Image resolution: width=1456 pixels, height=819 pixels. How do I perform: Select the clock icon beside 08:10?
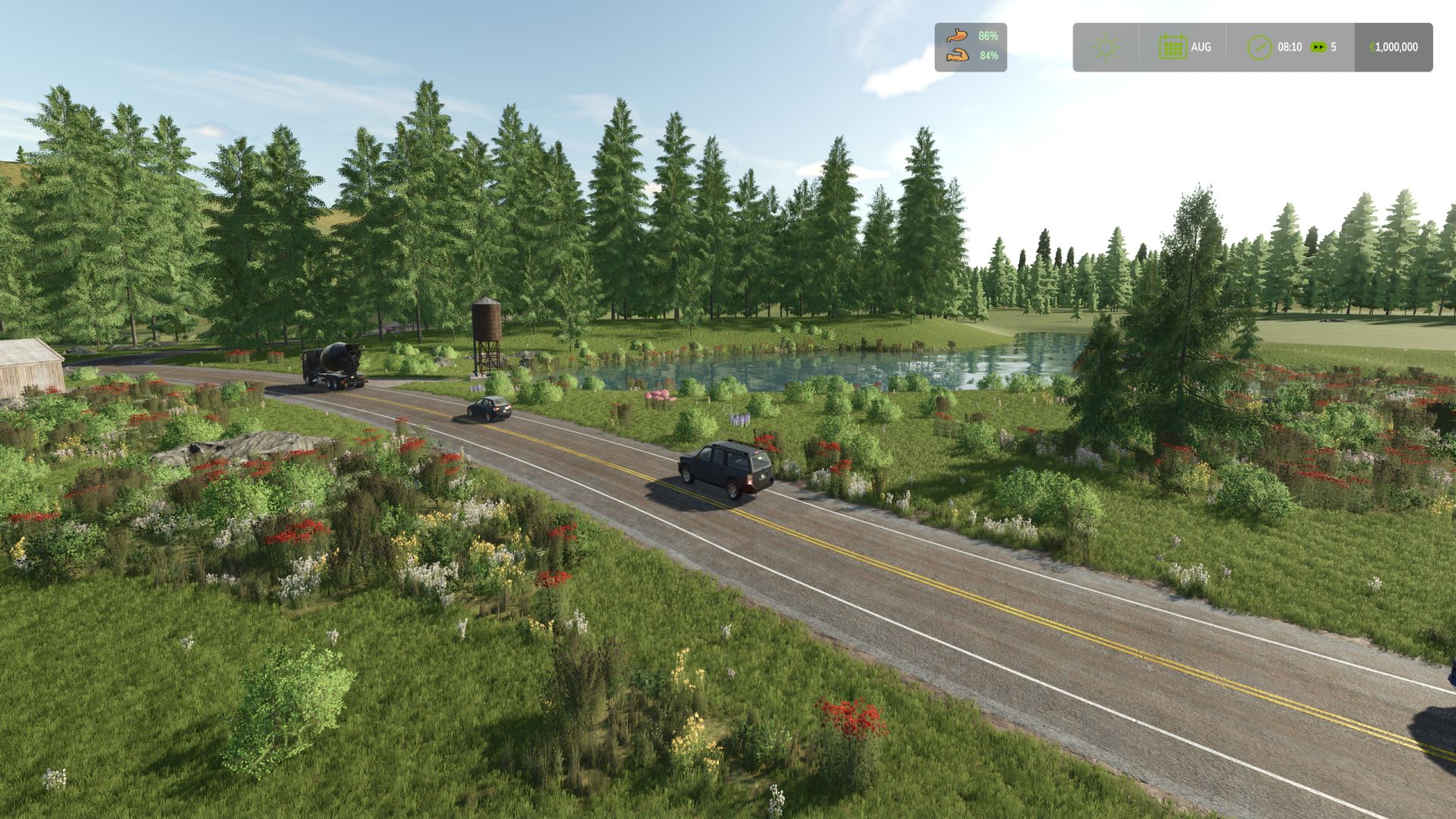[1260, 47]
